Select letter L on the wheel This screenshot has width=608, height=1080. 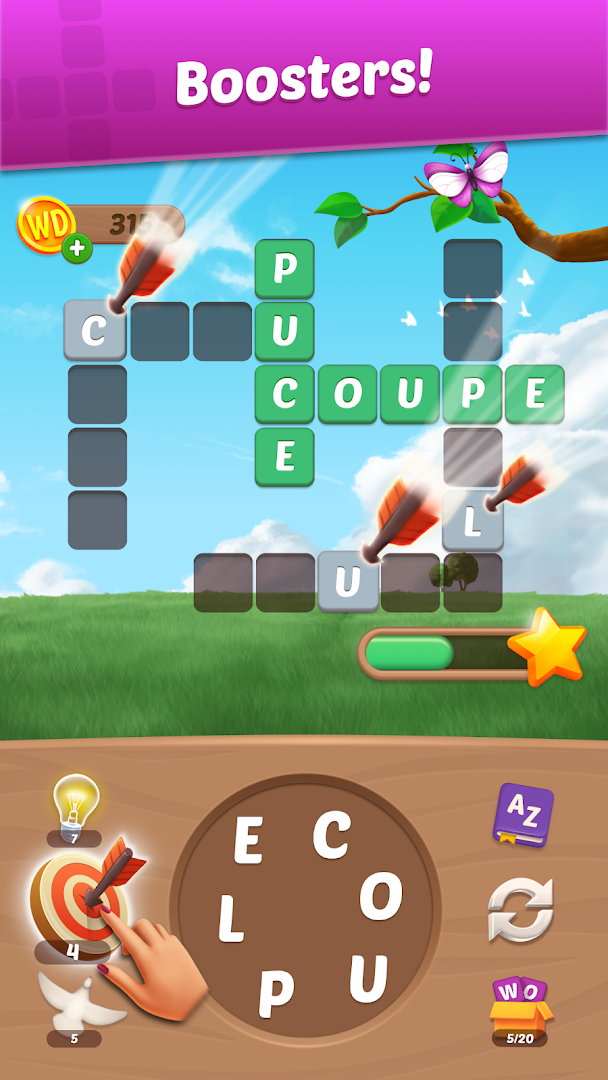coord(231,919)
